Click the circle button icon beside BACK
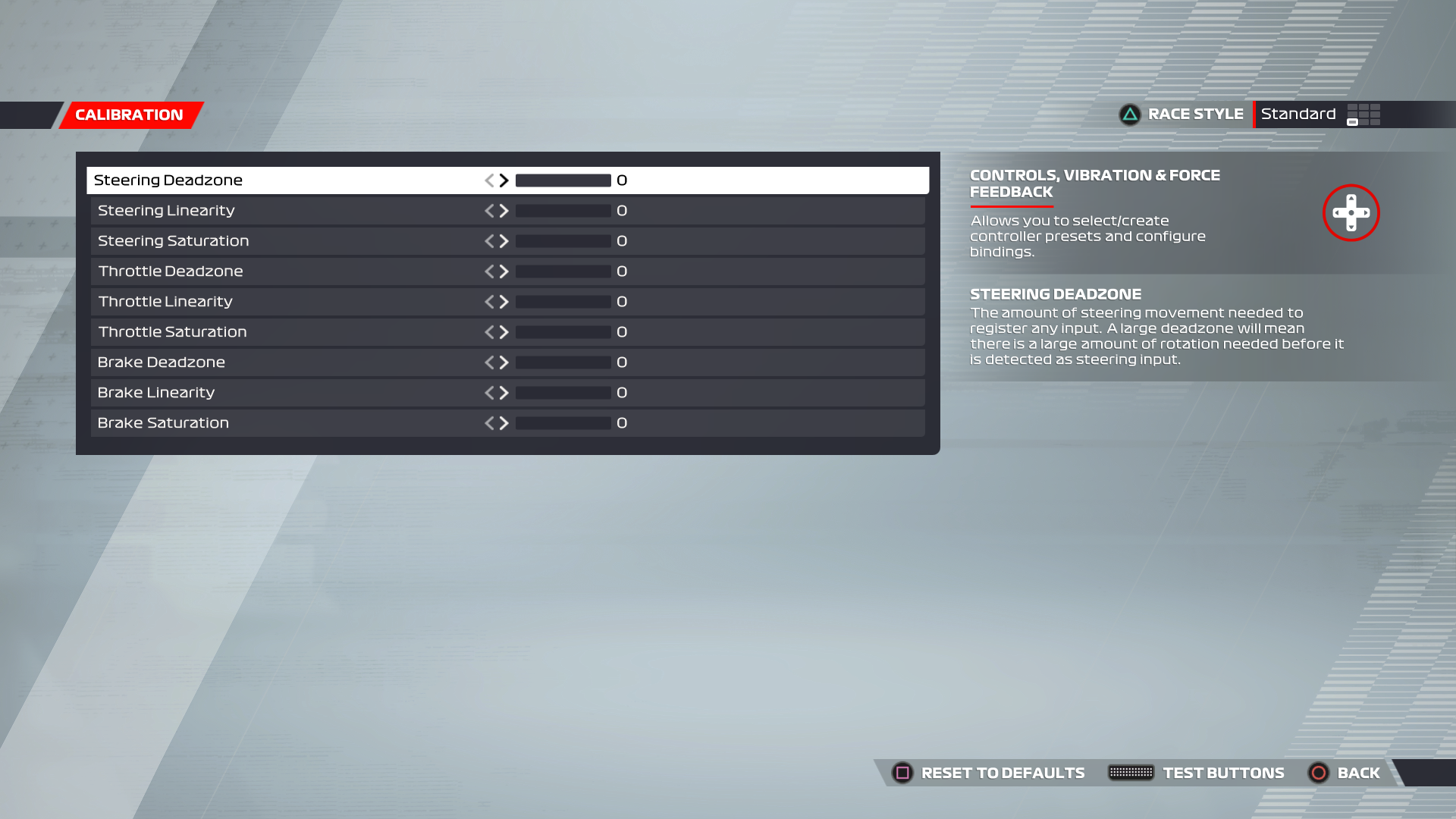Viewport: 1456px width, 819px height. click(x=1318, y=773)
